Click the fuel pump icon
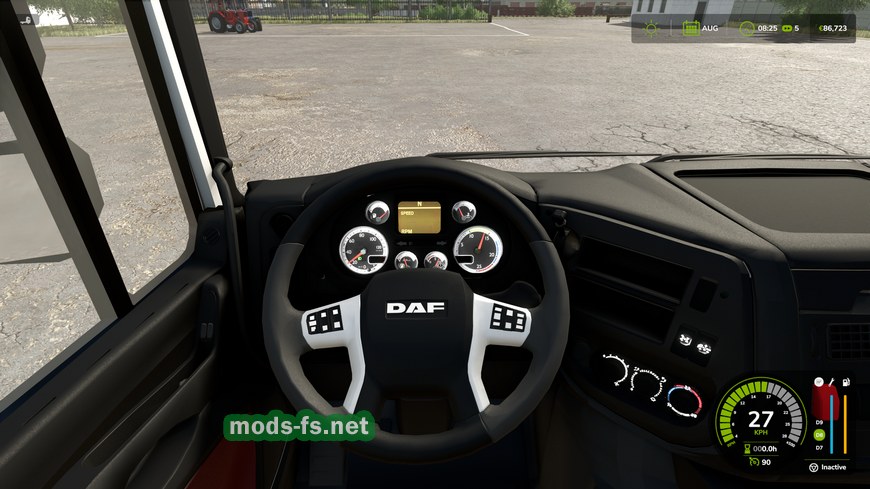The width and height of the screenshot is (870, 489). click(x=846, y=381)
